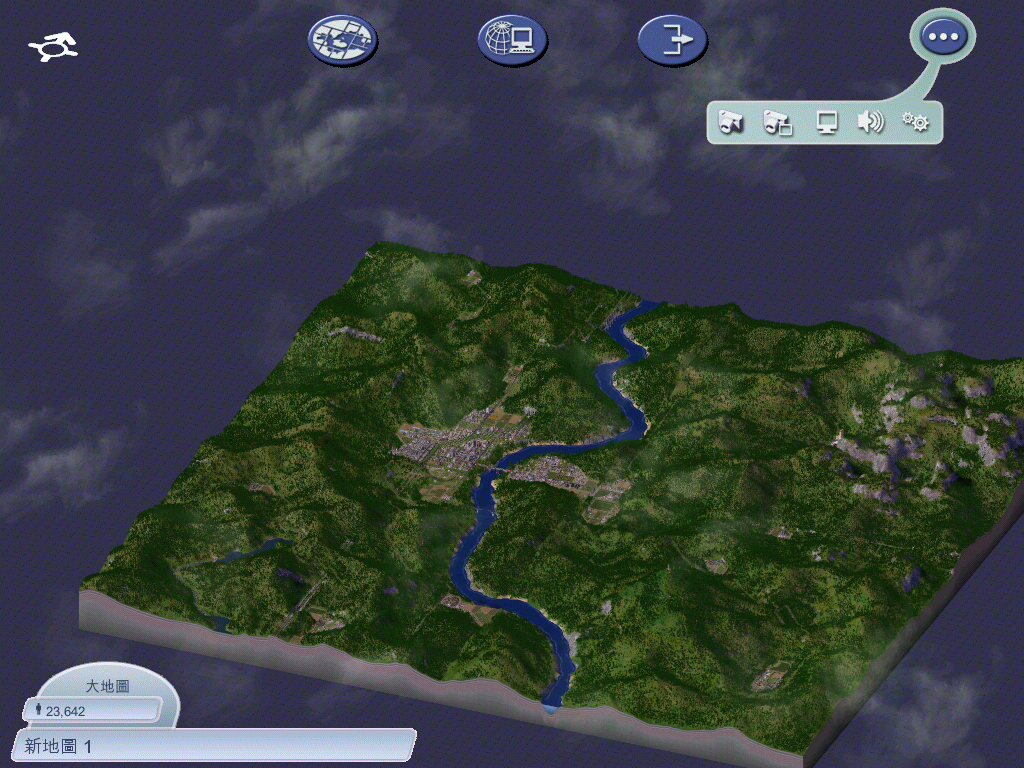Take a screenshot with the camera icon
The height and width of the screenshot is (768, 1024).
[x=731, y=123]
